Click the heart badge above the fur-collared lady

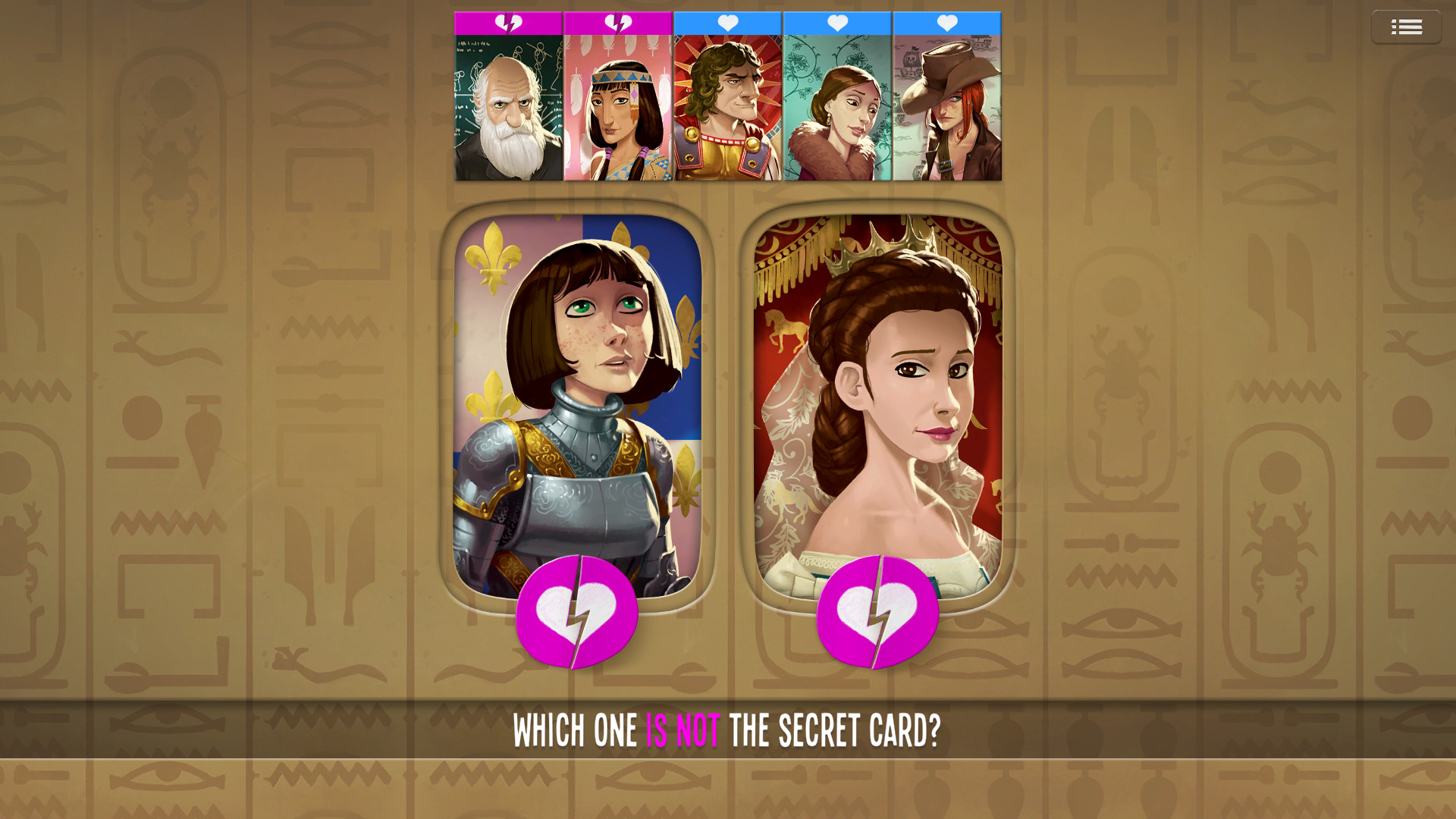pyautogui.click(x=837, y=24)
